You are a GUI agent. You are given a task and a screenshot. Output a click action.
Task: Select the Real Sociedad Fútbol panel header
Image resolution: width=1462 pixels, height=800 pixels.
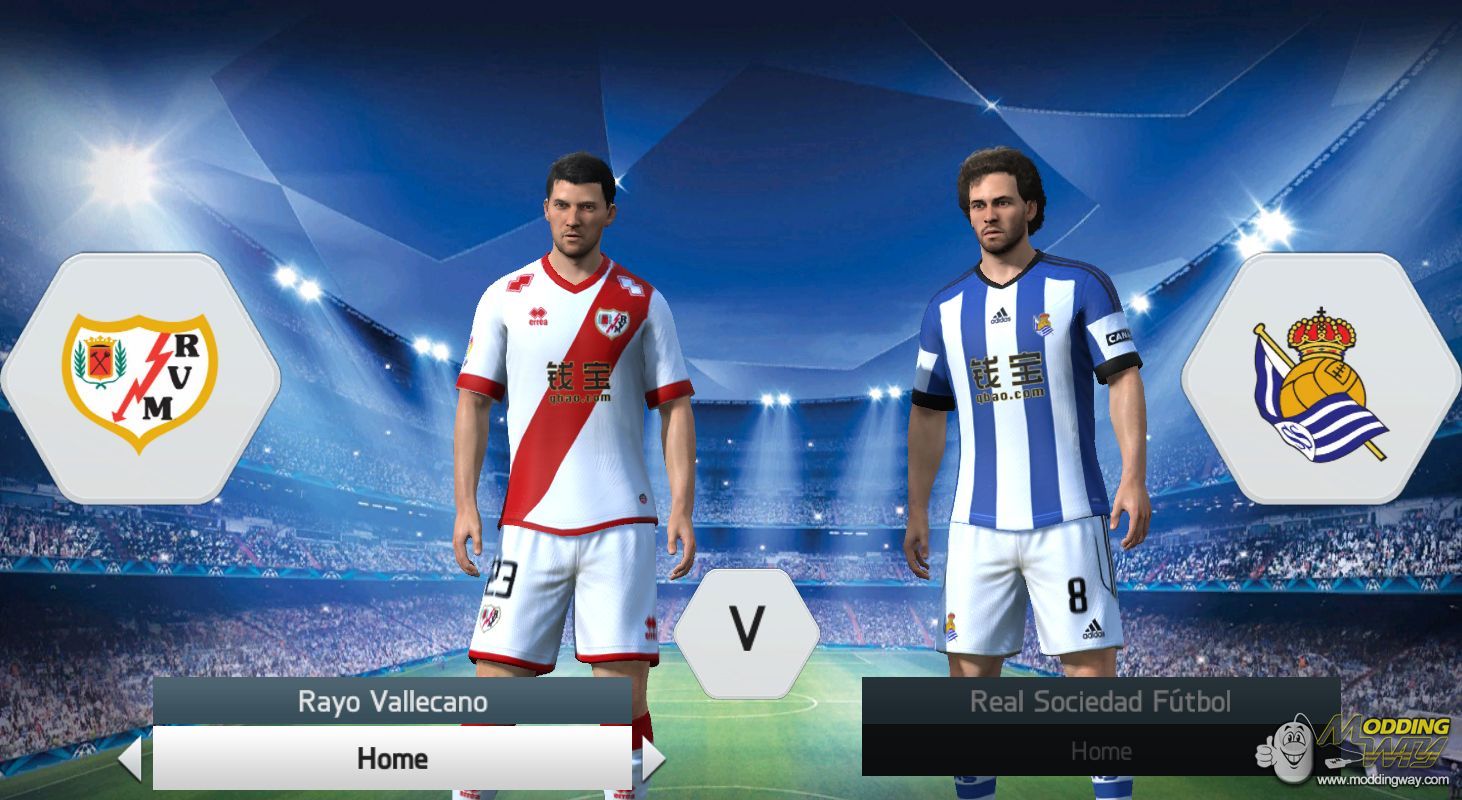[x=1100, y=702]
